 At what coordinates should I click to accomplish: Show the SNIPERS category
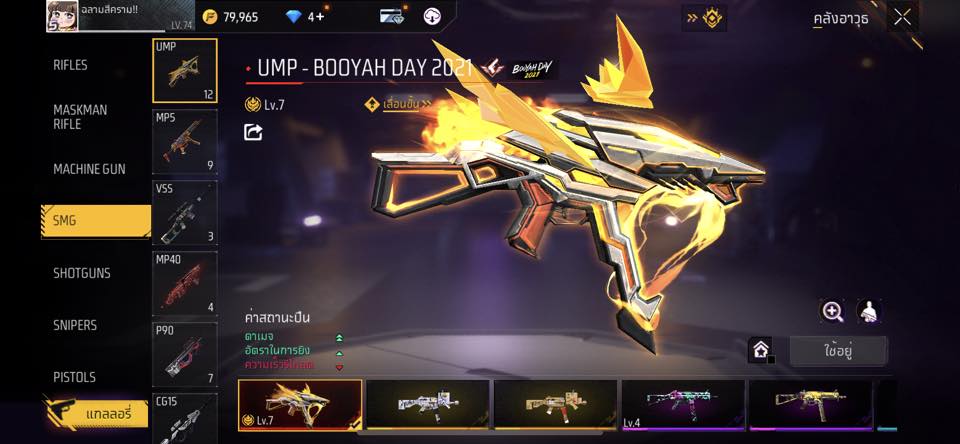pyautogui.click(x=75, y=325)
